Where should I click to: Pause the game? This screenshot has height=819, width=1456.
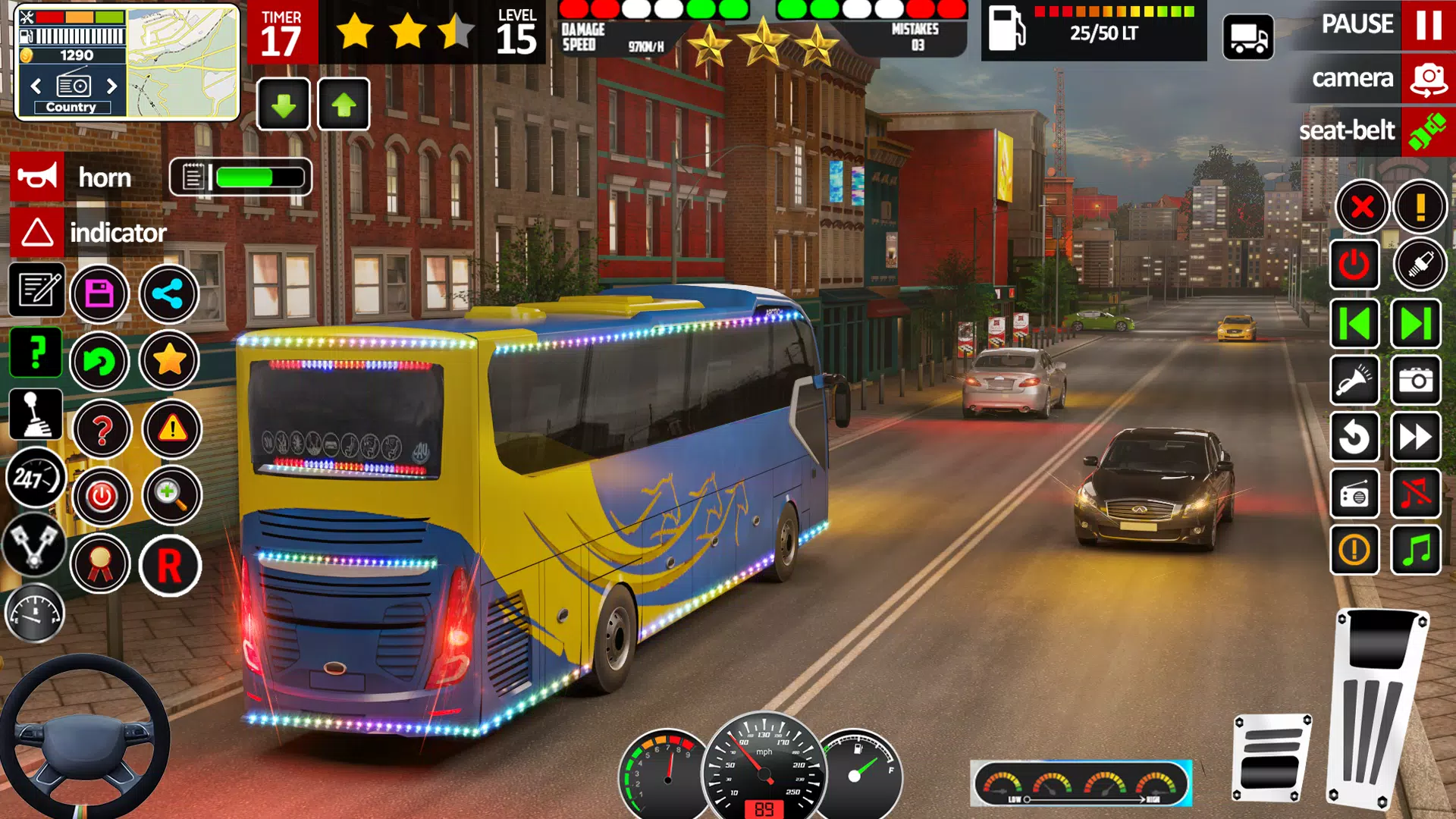tap(1428, 25)
